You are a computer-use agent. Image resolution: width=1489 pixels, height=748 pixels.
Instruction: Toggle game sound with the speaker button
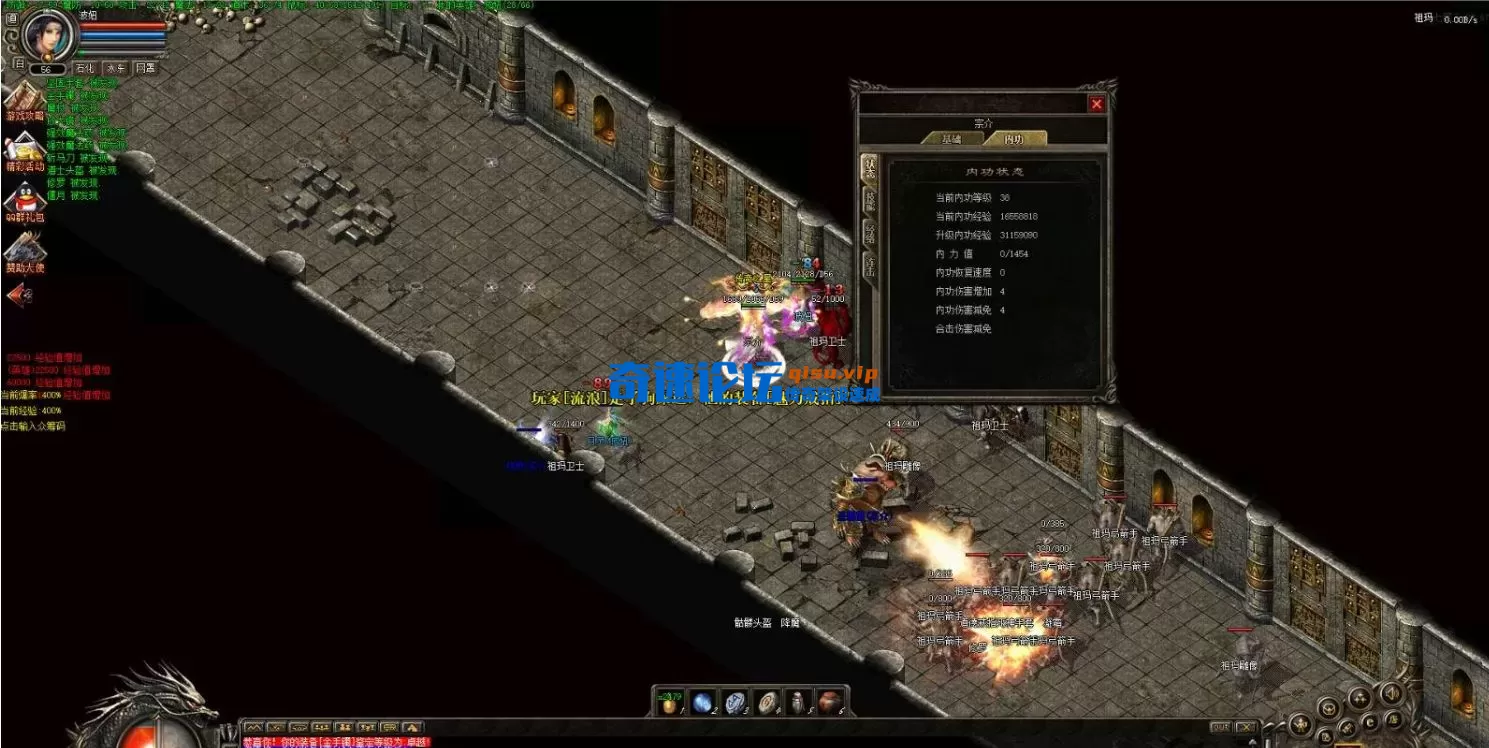pos(1391,694)
